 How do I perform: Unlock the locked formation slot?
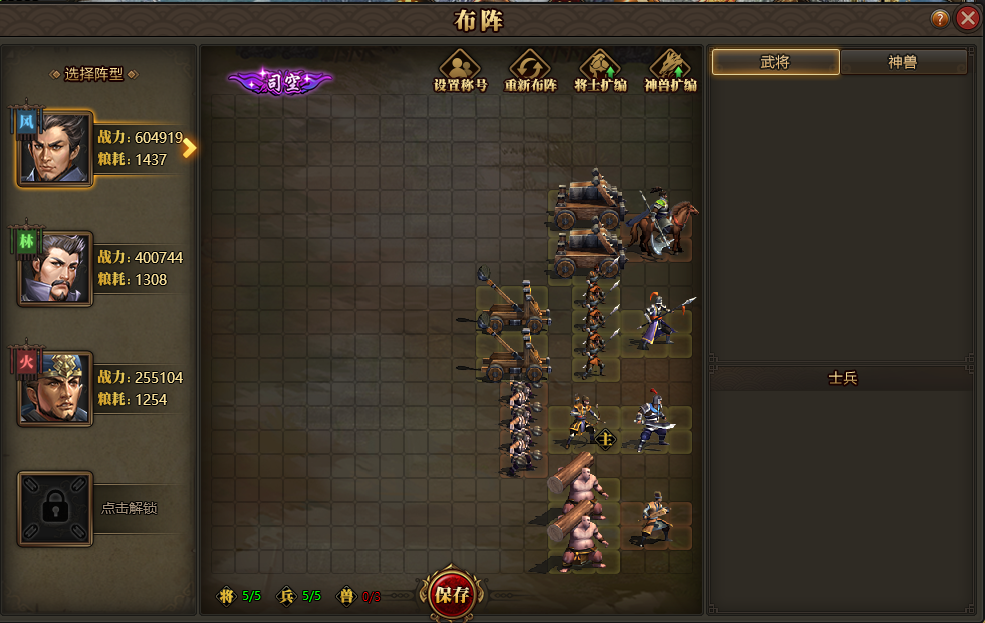(55, 508)
